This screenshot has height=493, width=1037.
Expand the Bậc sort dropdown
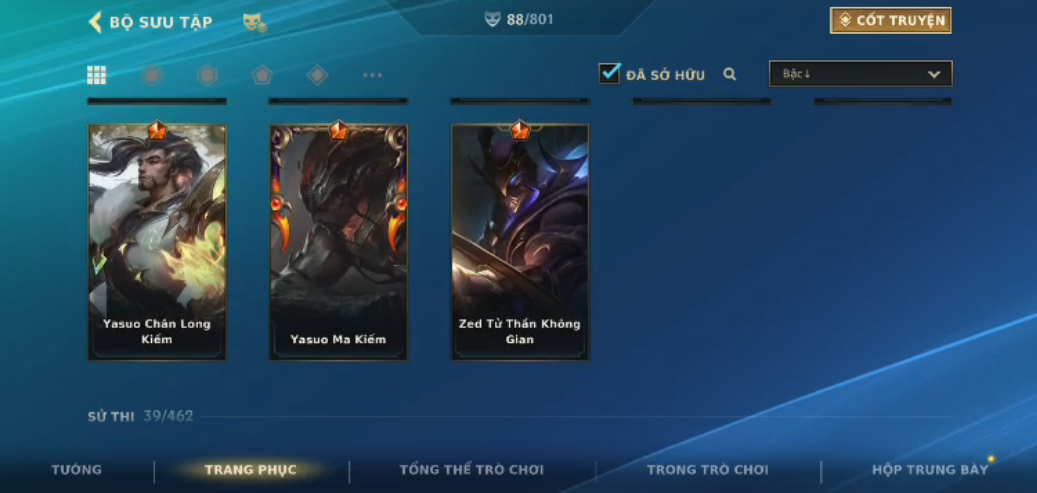860,74
